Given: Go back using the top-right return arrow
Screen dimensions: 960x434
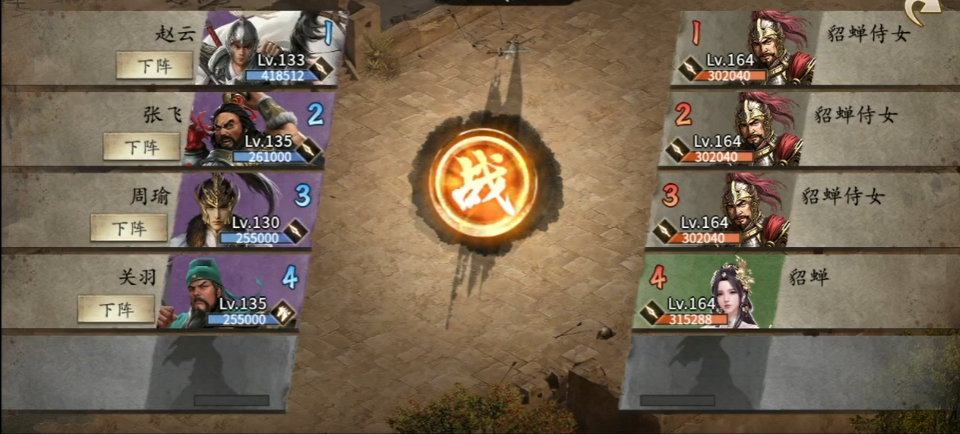Looking at the screenshot, I should coord(922,12).
